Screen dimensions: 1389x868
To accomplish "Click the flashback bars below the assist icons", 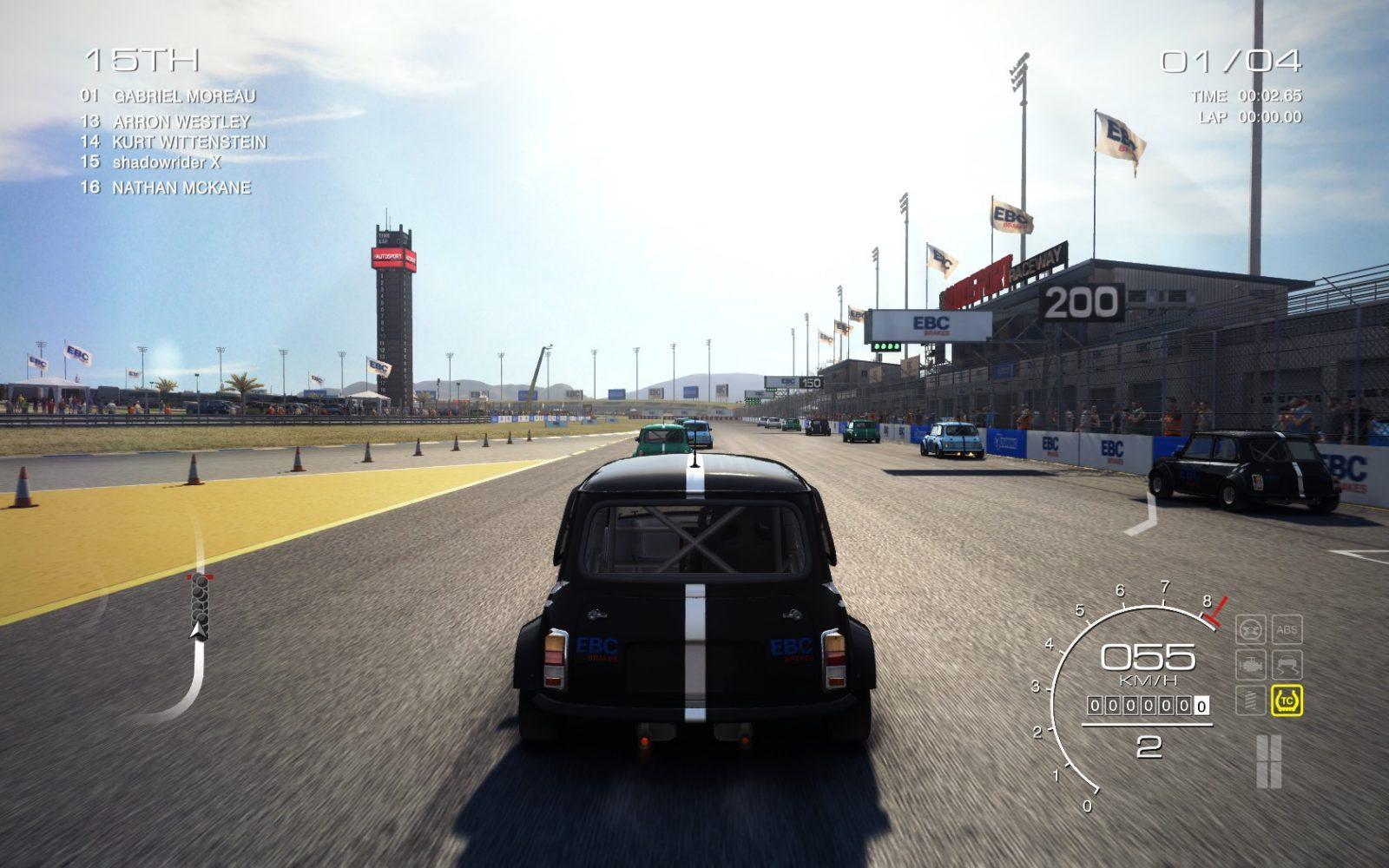I will 1268,761.
